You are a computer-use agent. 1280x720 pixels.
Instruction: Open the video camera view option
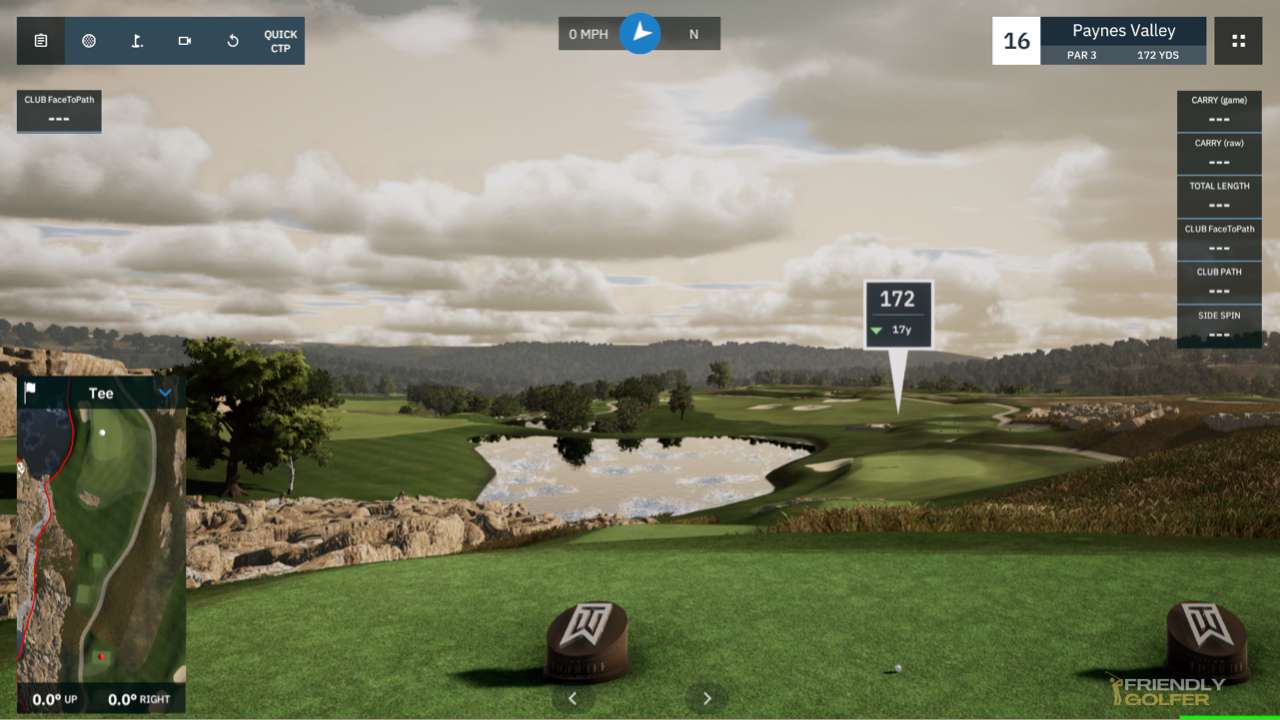(x=185, y=41)
